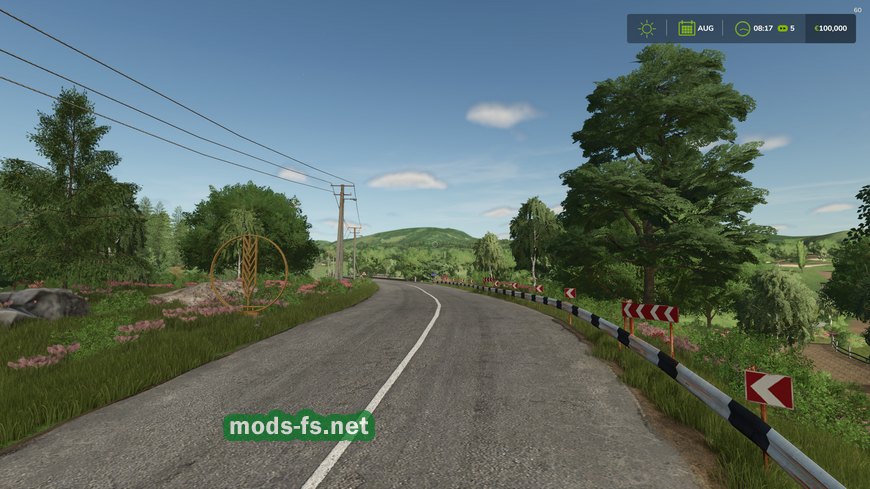Open the calendar icon showing AUG
This screenshot has width=870, height=489.
[x=687, y=28]
